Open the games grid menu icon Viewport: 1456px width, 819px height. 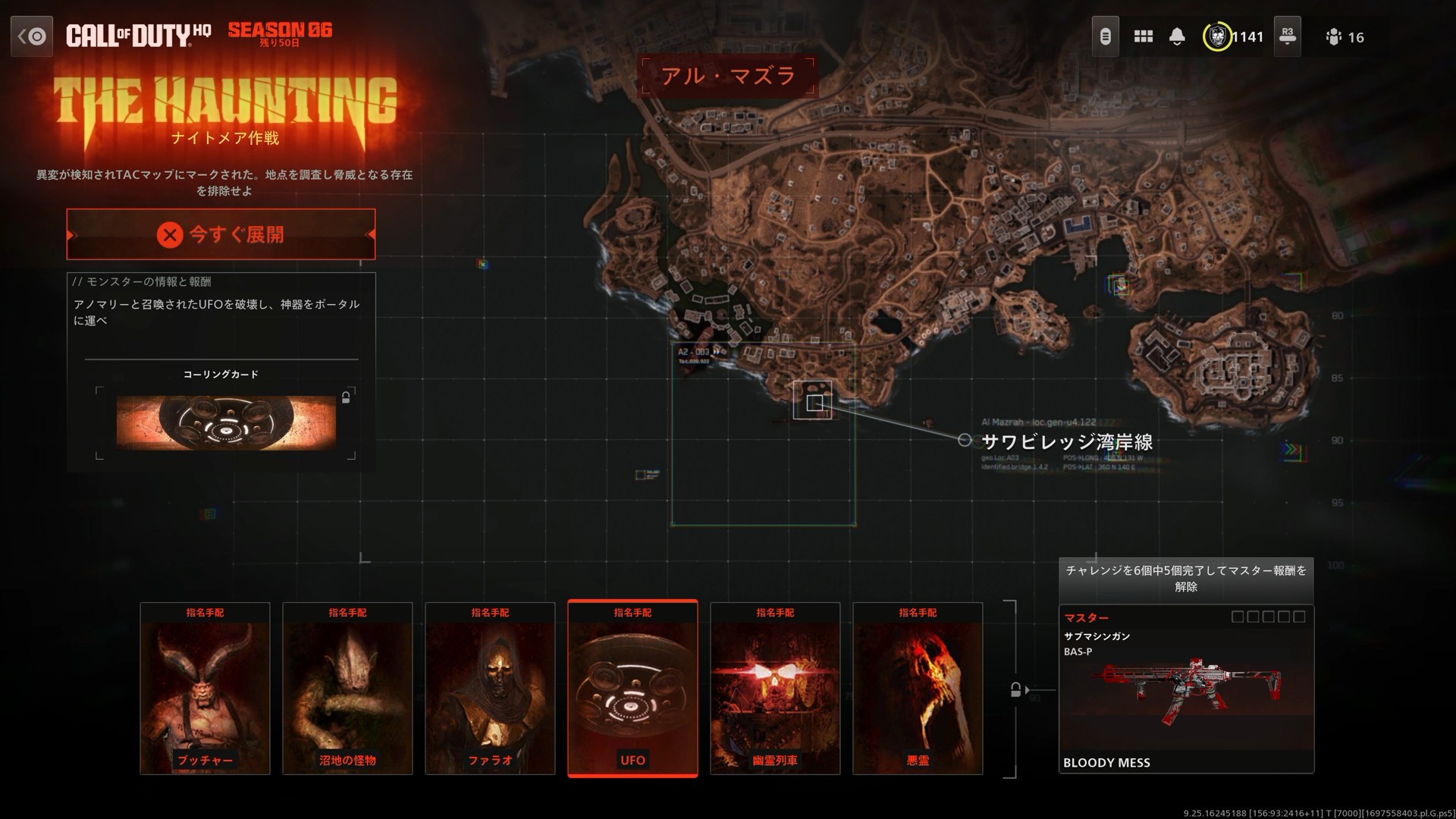(1144, 36)
